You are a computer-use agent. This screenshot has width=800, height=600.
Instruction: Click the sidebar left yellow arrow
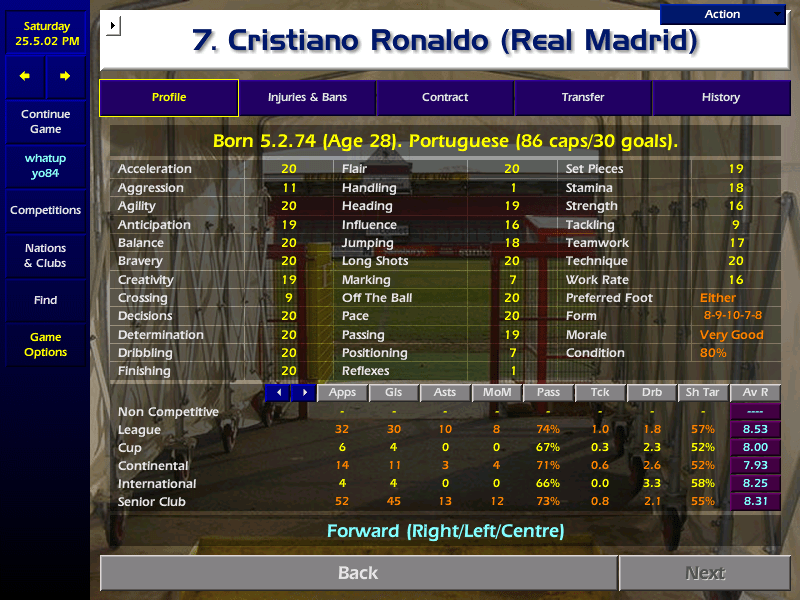(25, 76)
